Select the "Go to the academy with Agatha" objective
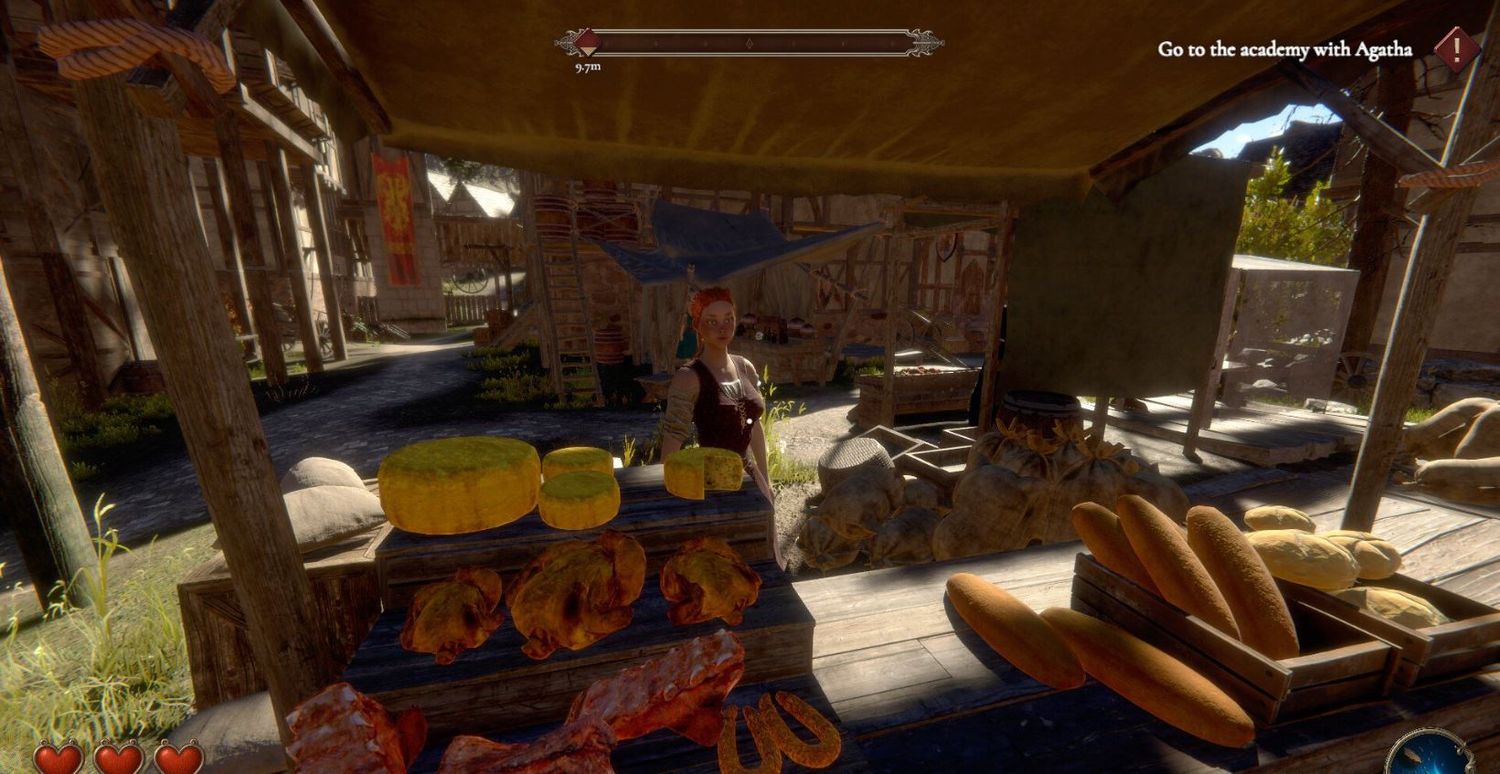1500x774 pixels. [x=1284, y=49]
